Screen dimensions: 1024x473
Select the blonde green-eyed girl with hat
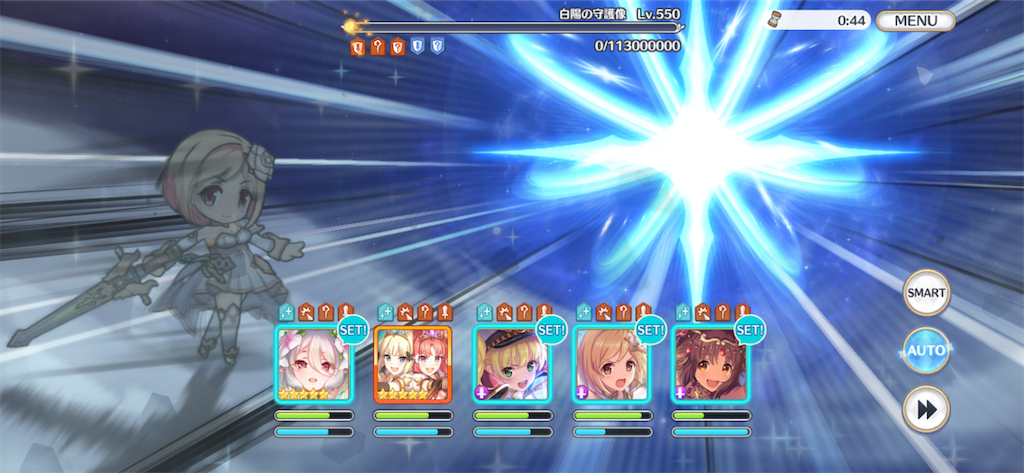(x=512, y=365)
